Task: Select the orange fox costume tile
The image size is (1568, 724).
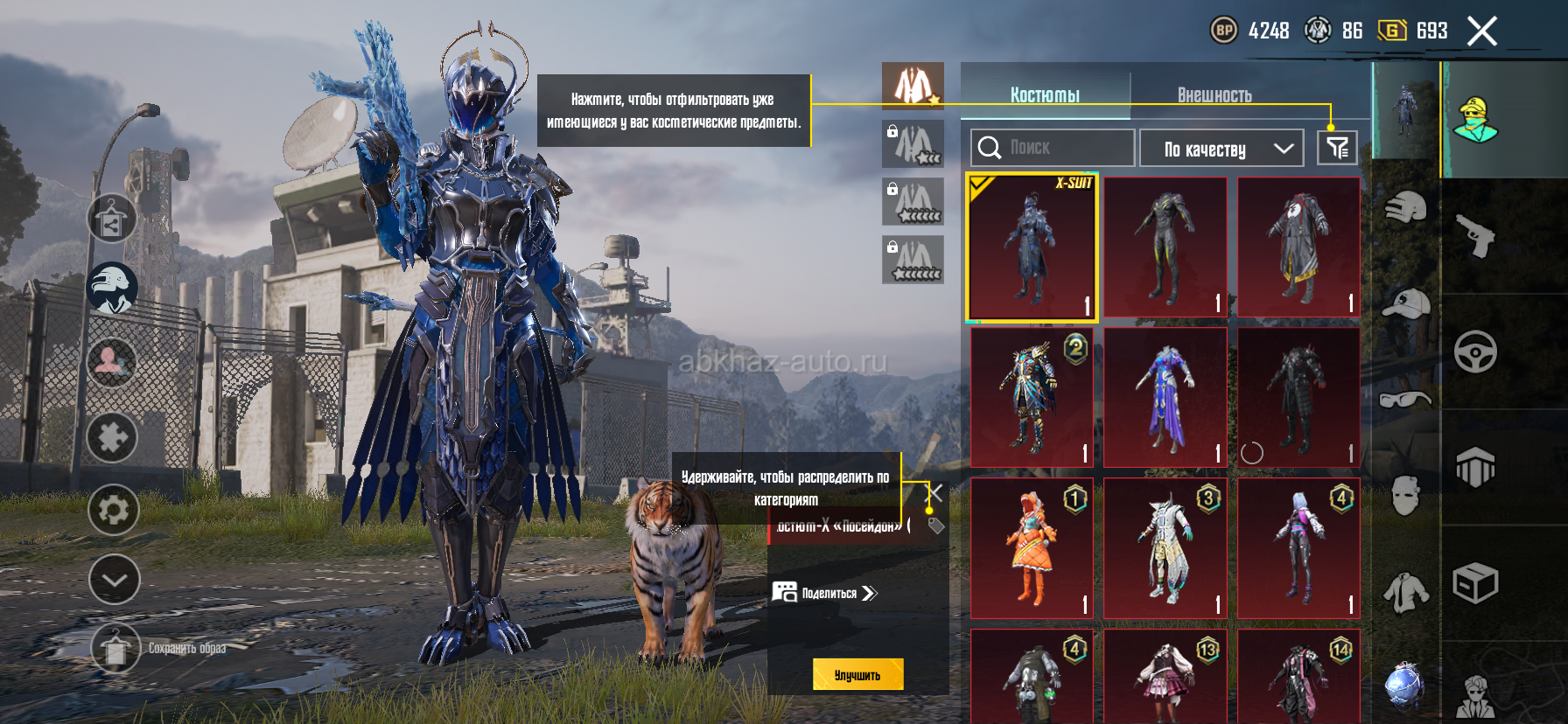Action: [x=1032, y=548]
